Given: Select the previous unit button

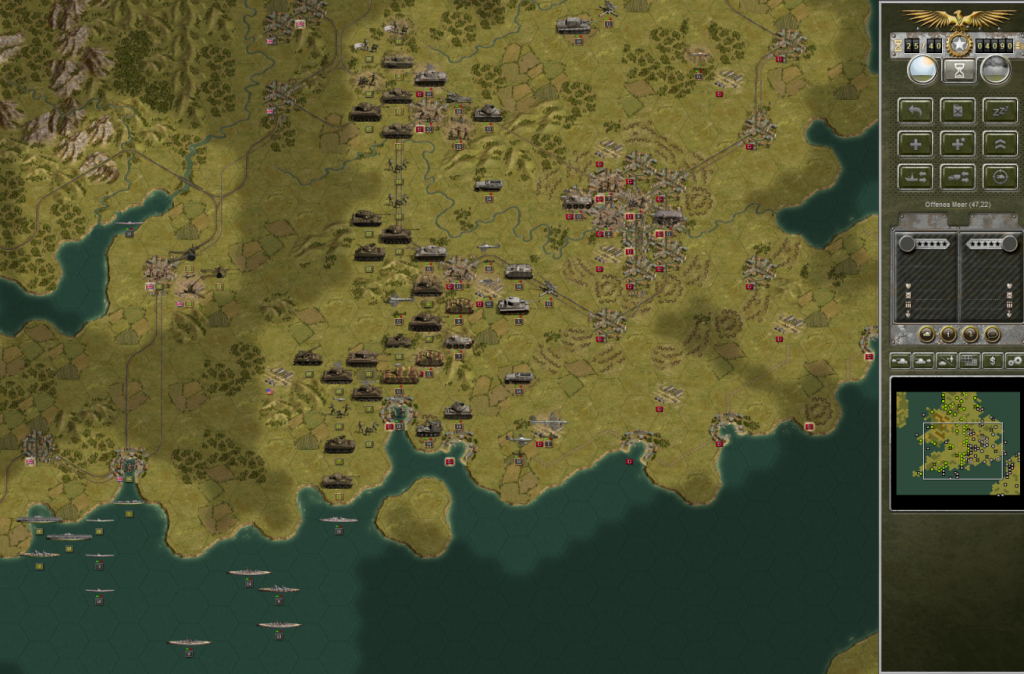Looking at the screenshot, I should [x=899, y=360].
